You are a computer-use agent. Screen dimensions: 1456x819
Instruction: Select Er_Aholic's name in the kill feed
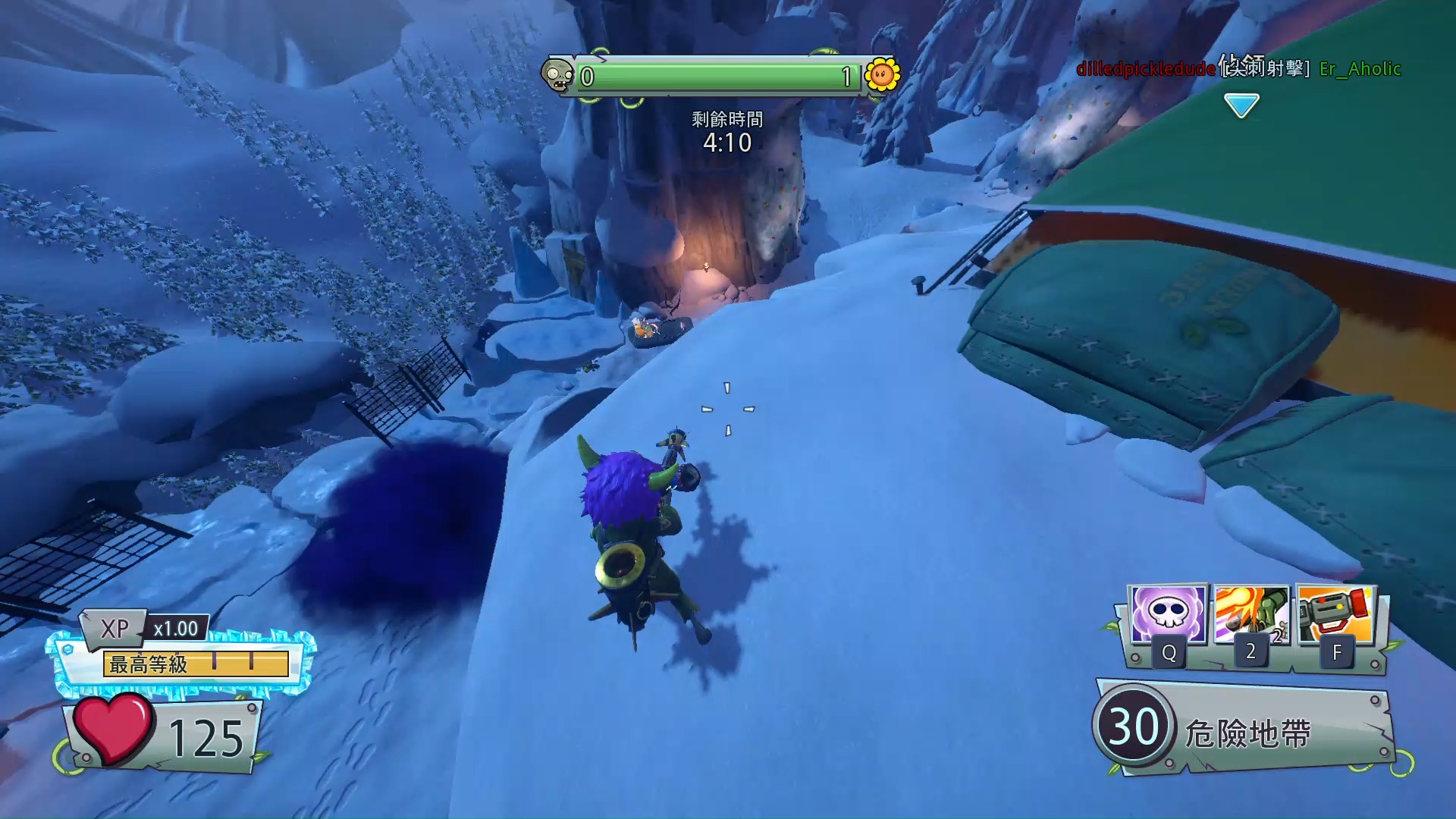coord(1360,69)
